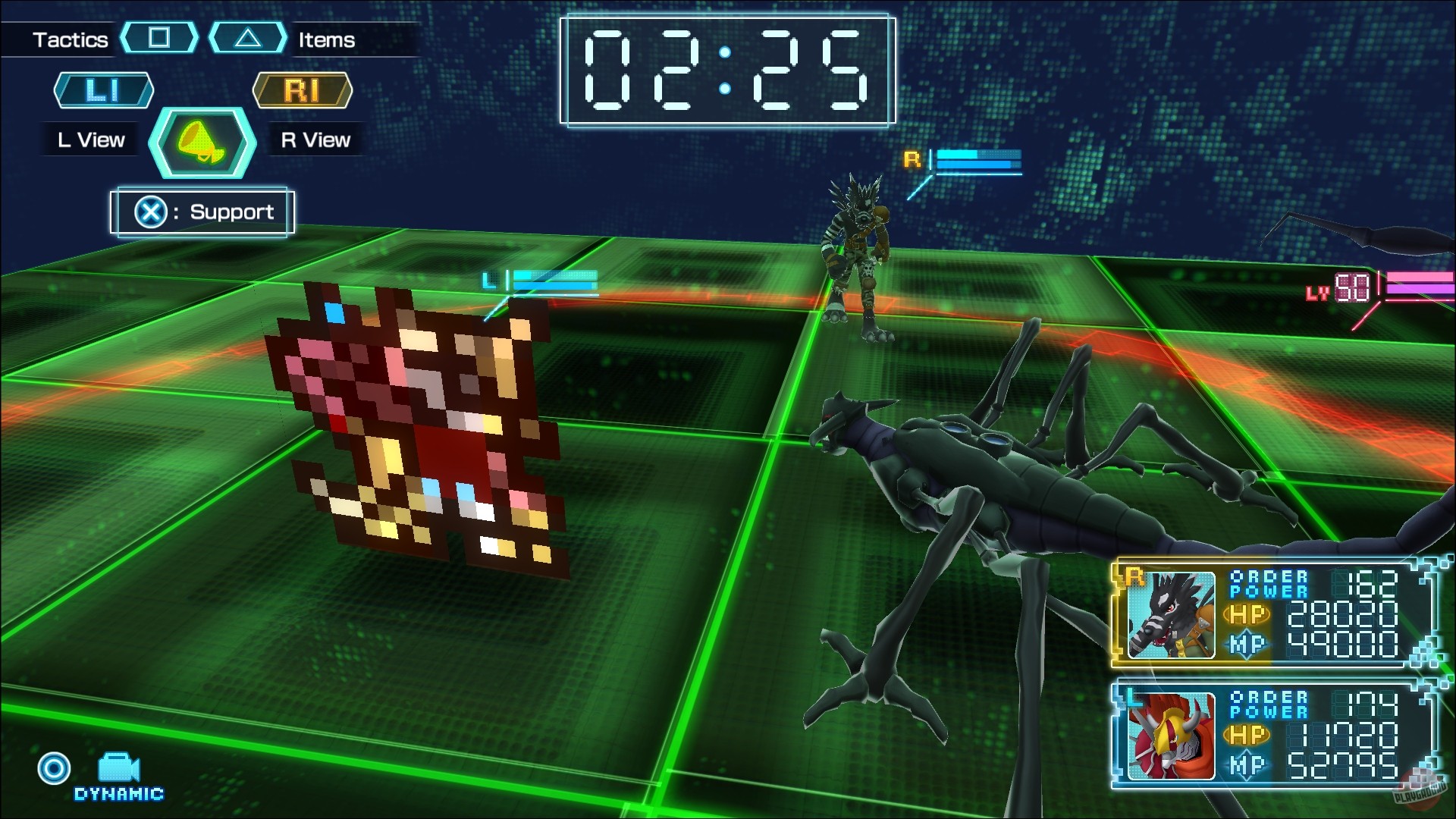1456x819 pixels.
Task: Toggle L View with the L1 button
Action: pyautogui.click(x=103, y=90)
